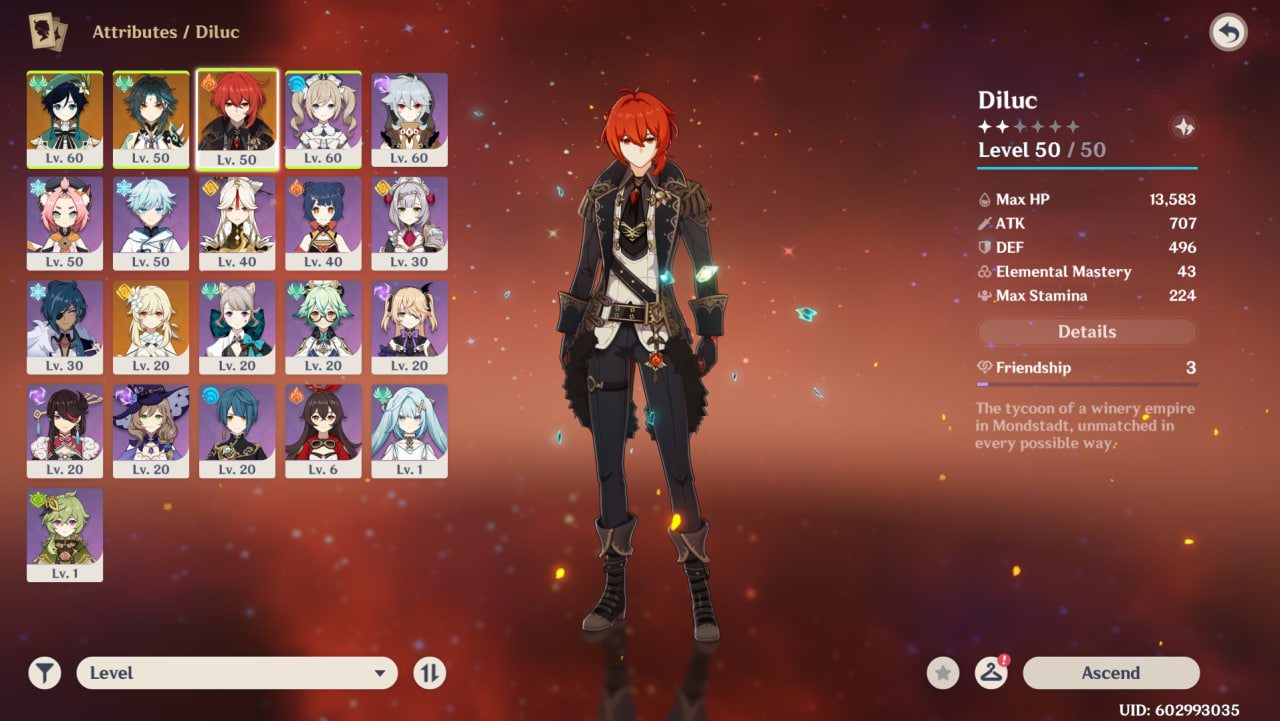The image size is (1280, 721).
Task: Select Venti's character portrait
Action: coord(65,118)
